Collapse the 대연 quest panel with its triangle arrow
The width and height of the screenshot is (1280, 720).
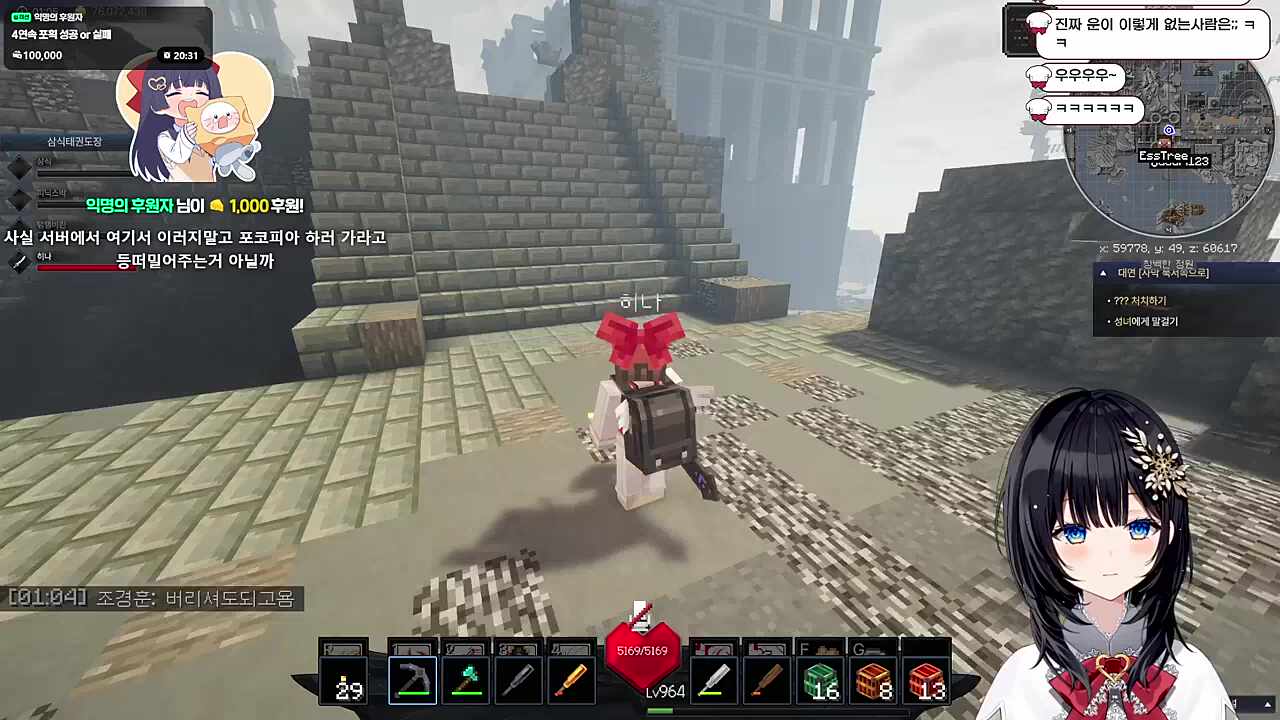pyautogui.click(x=1103, y=272)
